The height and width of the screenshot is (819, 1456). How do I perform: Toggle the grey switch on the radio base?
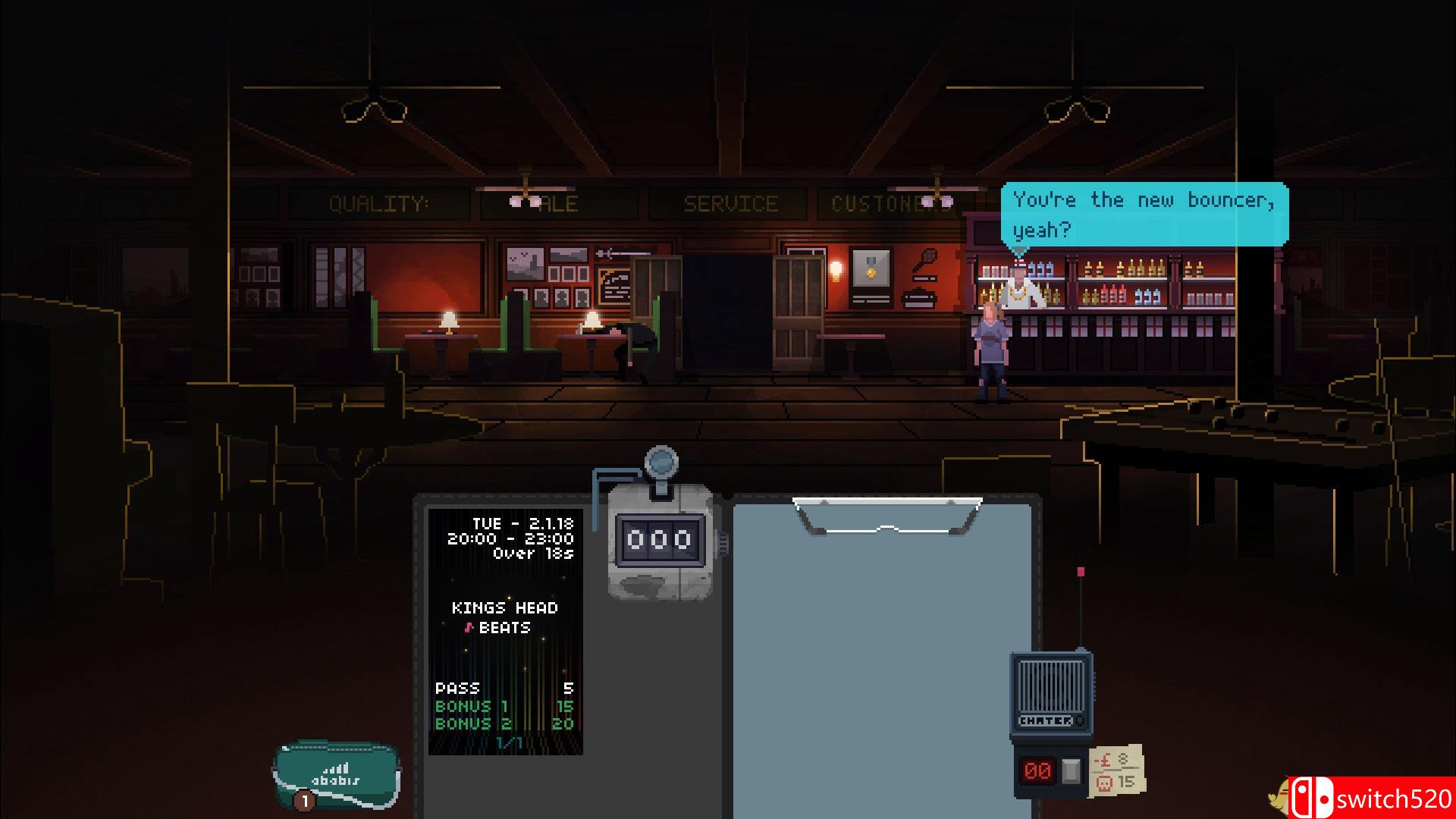click(x=1071, y=770)
